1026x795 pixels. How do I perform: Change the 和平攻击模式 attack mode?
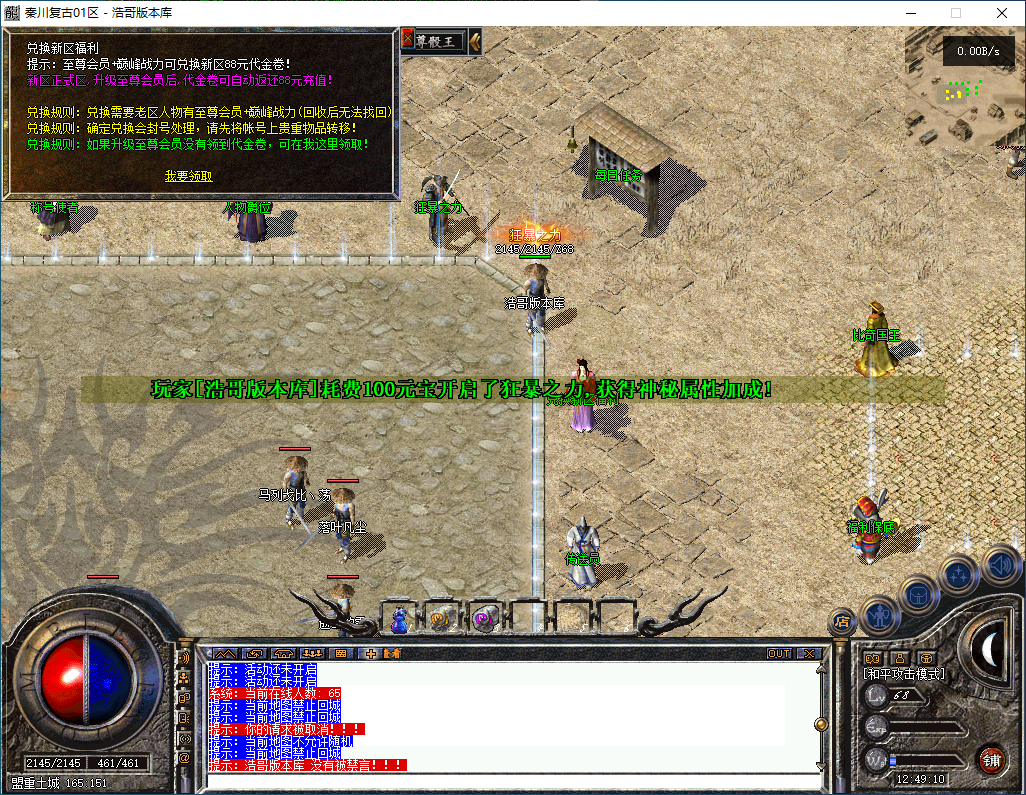click(904, 674)
